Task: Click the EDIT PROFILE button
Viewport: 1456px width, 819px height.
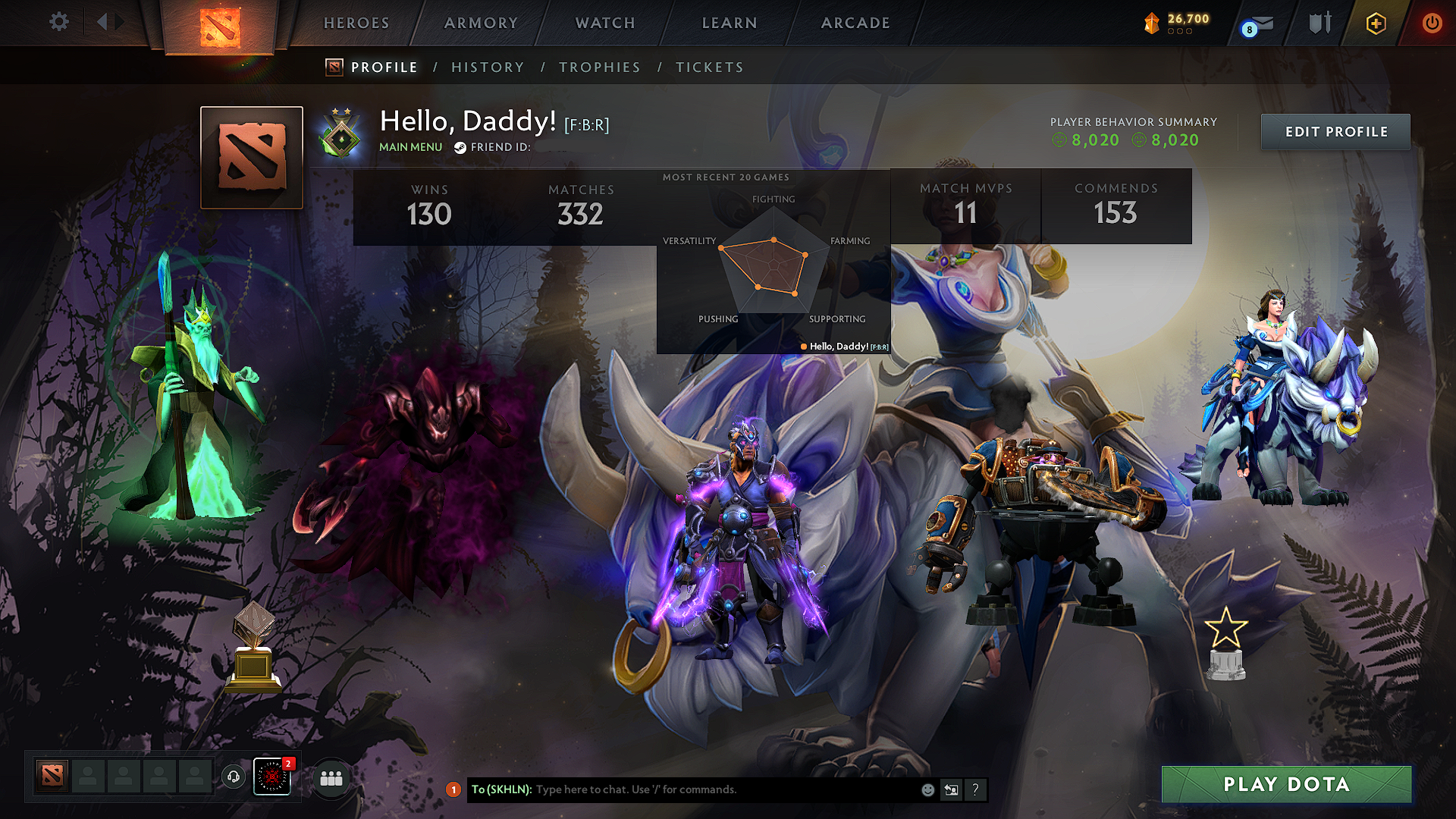Action: [x=1335, y=131]
